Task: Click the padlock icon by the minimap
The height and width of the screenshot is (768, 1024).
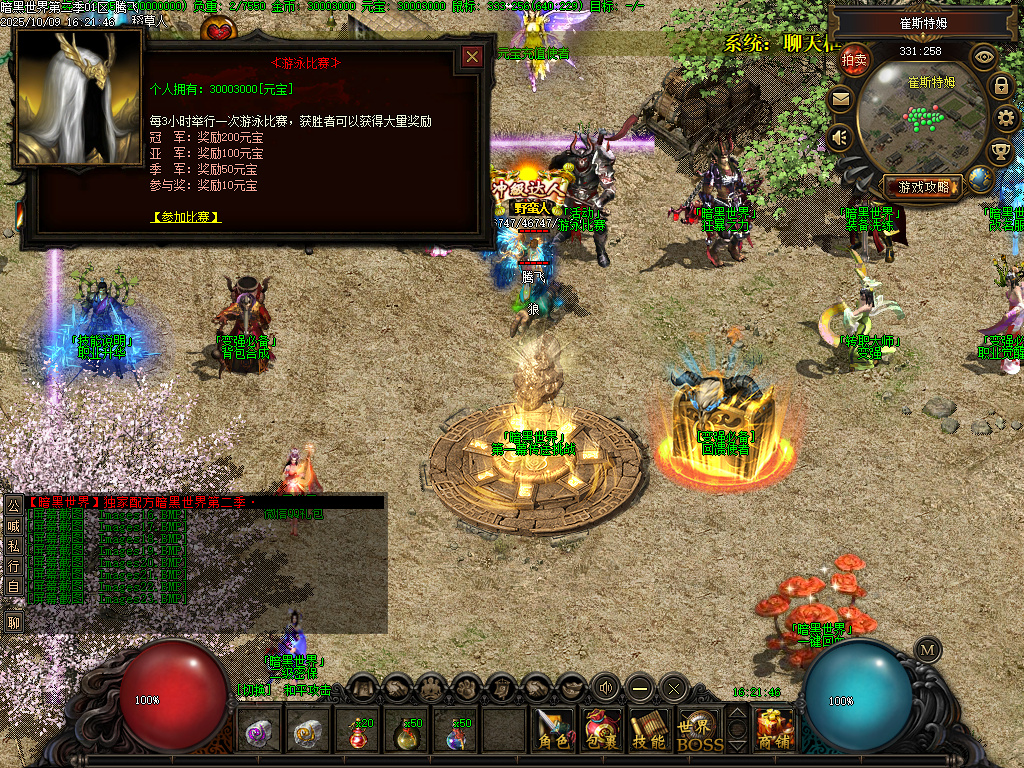Action: [x=1000, y=86]
